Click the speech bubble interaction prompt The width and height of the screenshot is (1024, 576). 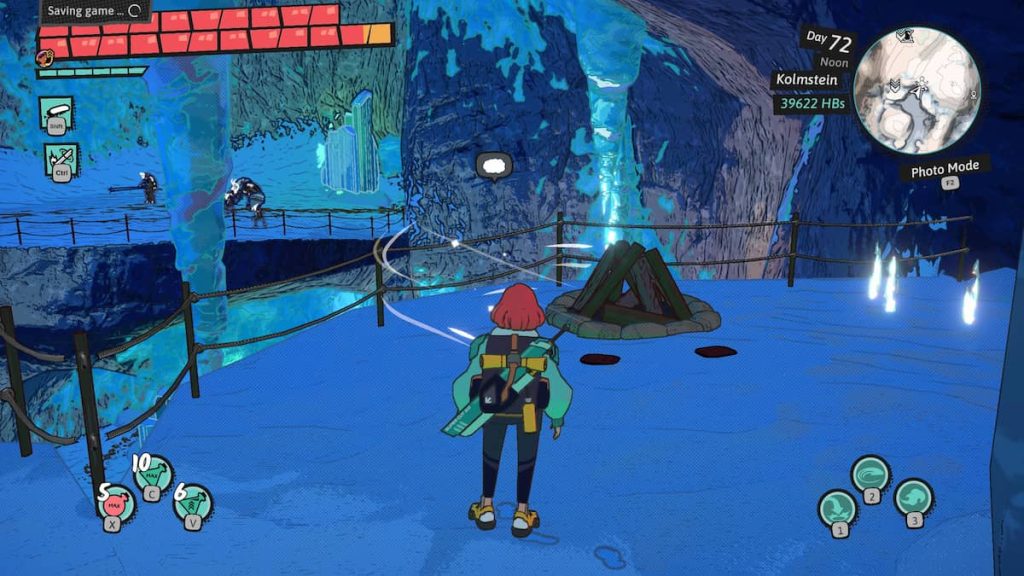click(x=493, y=166)
